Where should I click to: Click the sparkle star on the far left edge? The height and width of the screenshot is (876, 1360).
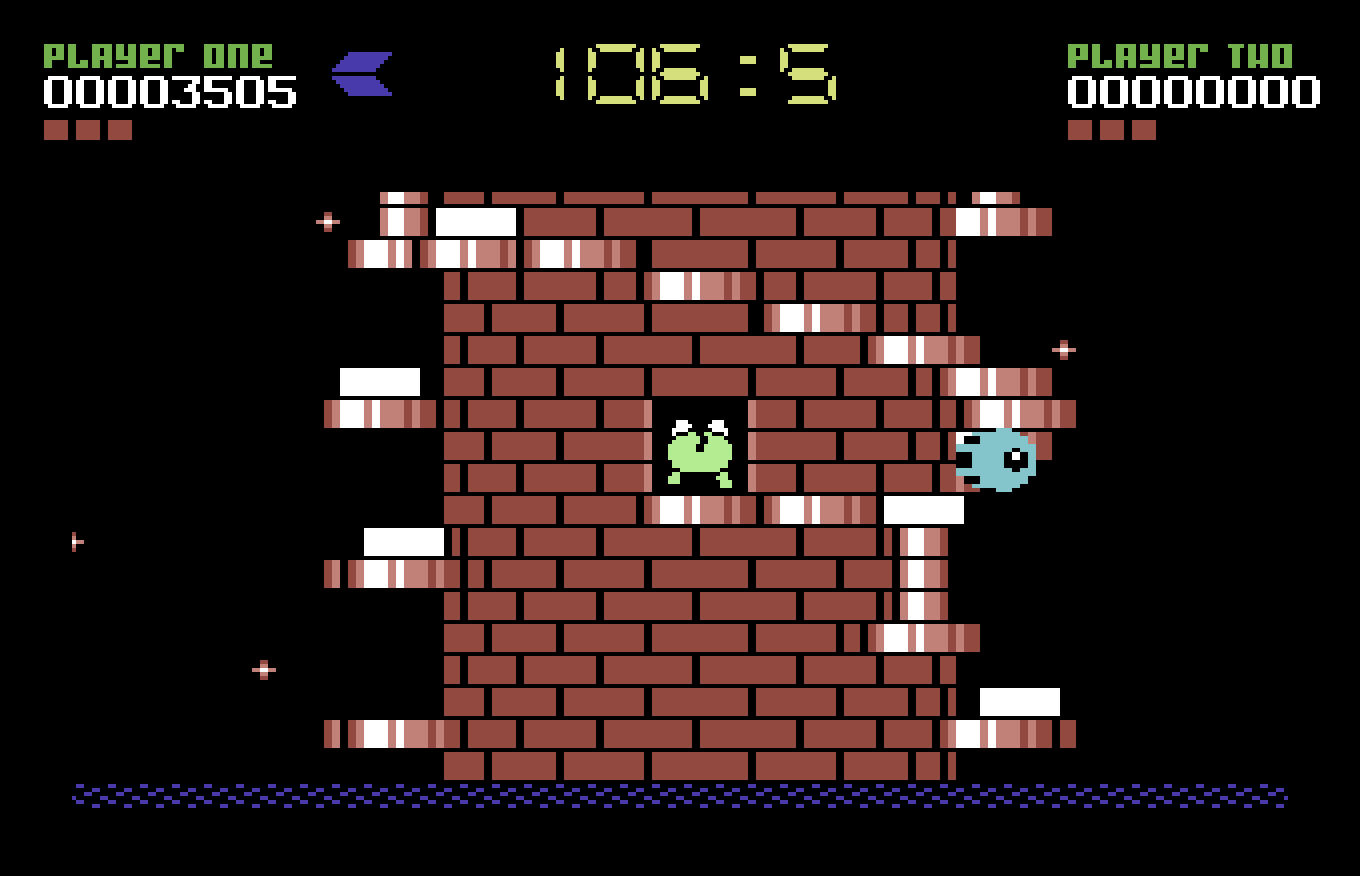click(x=75, y=540)
